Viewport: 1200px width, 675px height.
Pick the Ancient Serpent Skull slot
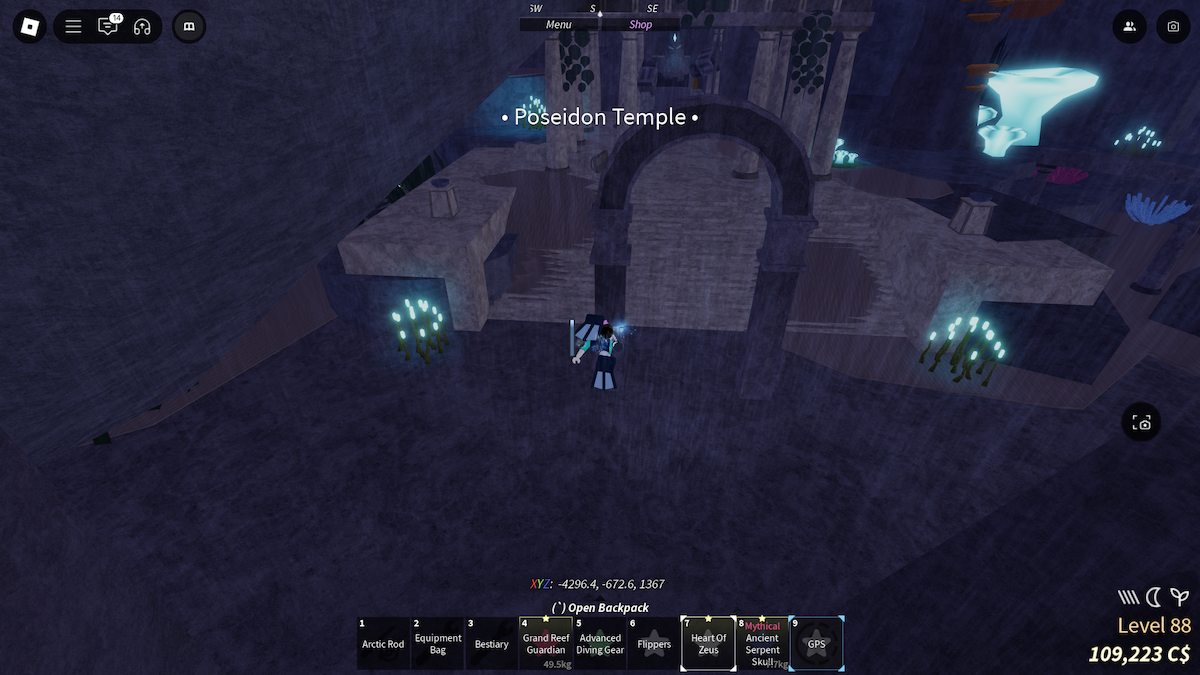pyautogui.click(x=762, y=644)
